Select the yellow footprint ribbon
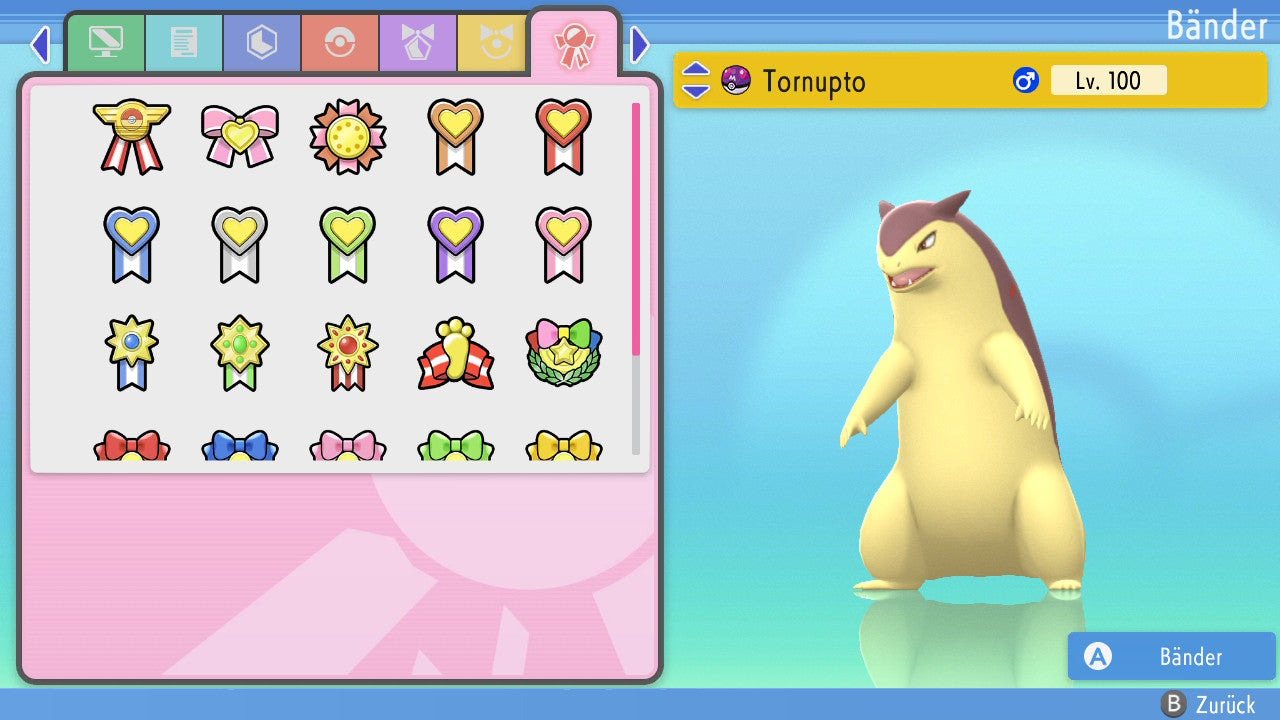 click(456, 354)
